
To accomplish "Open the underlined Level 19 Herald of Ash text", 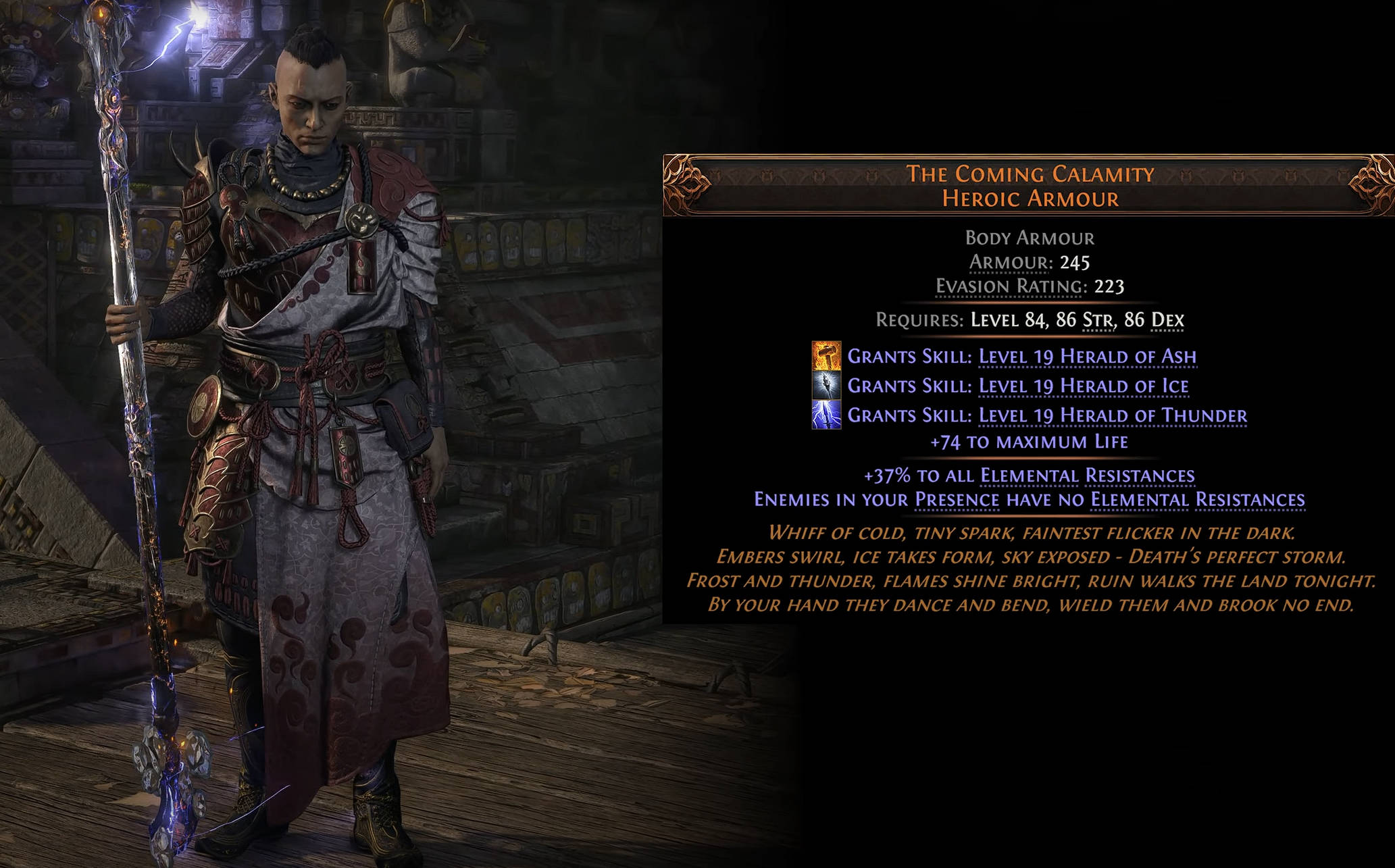I will 1087,356.
